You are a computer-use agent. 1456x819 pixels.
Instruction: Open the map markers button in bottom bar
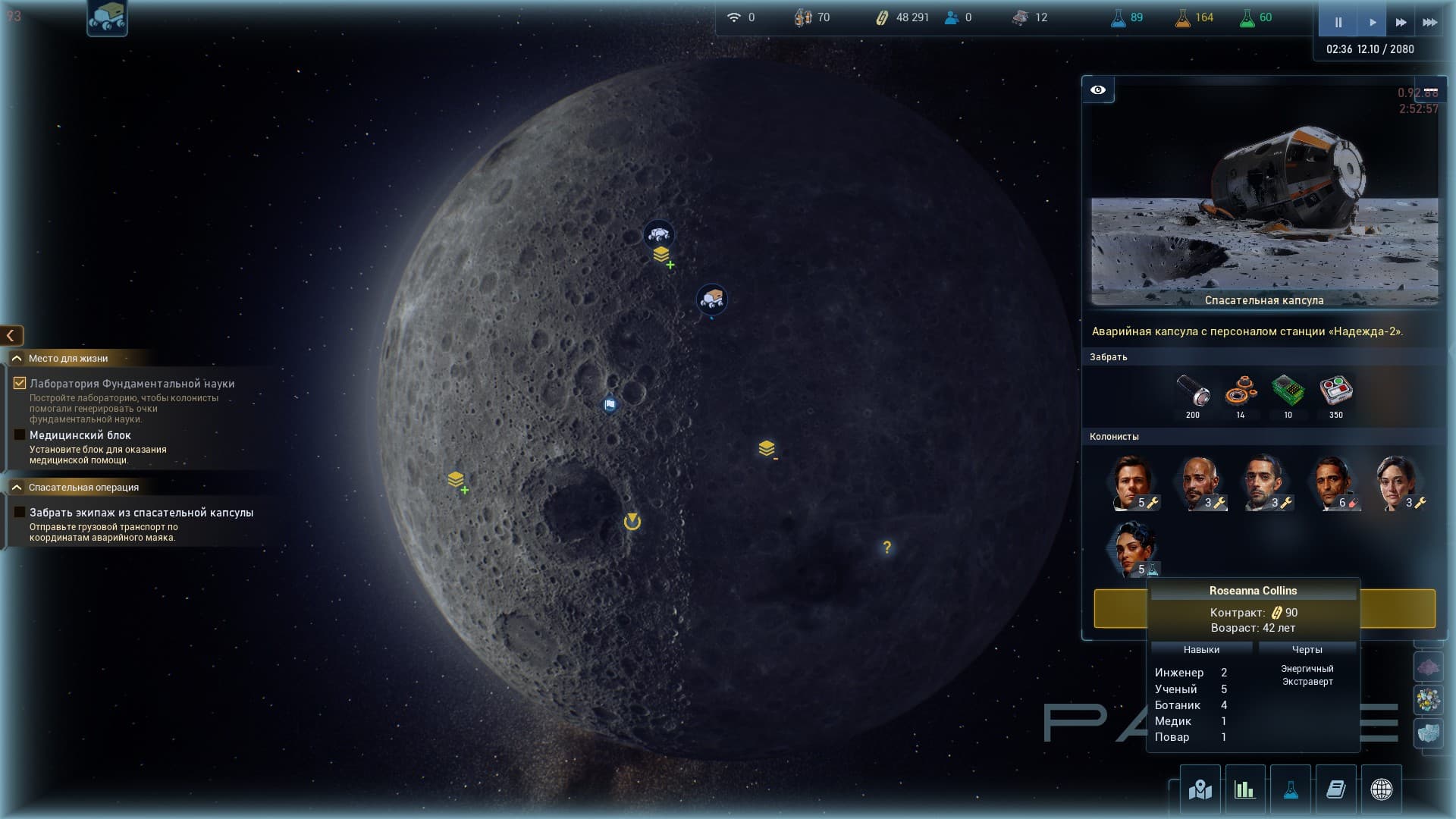[1200, 789]
